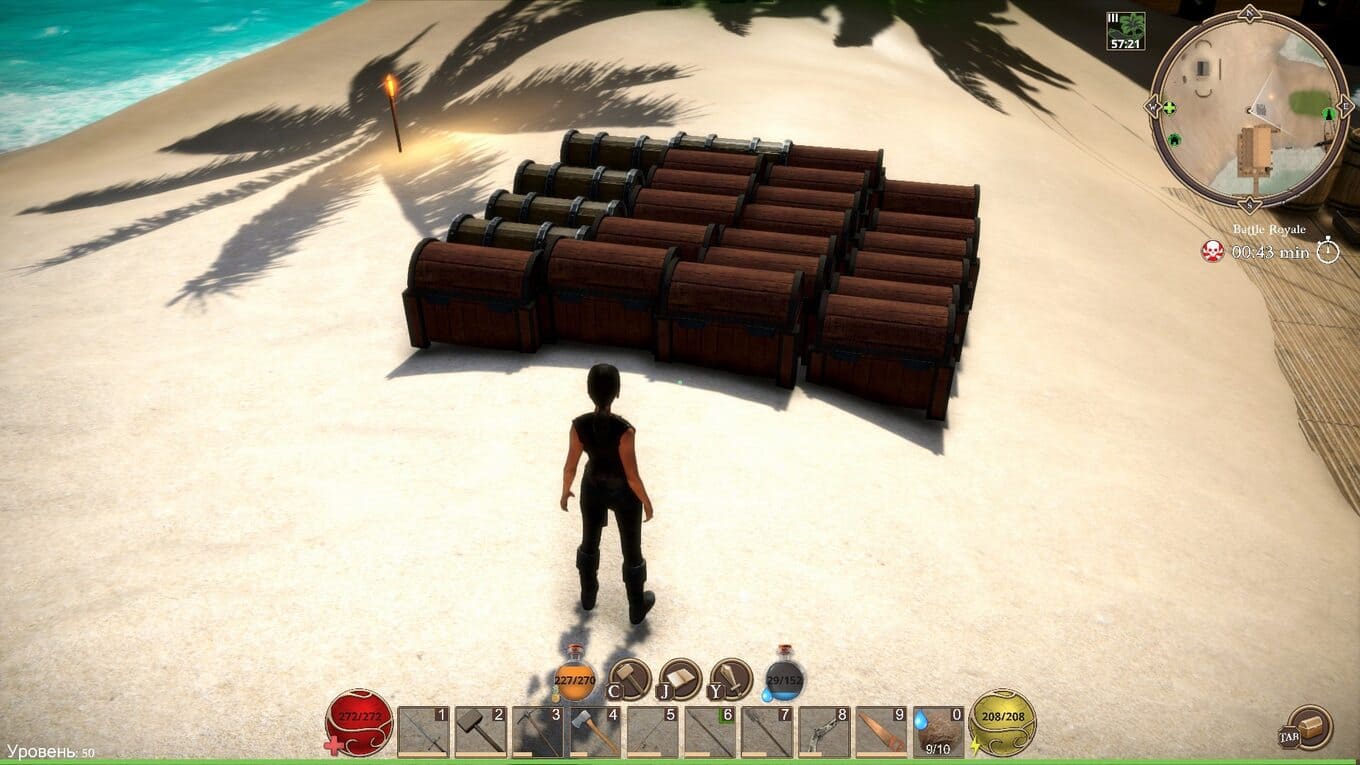Open the journal book icon
Screen dimensions: 1360x765
pyautogui.click(x=681, y=679)
